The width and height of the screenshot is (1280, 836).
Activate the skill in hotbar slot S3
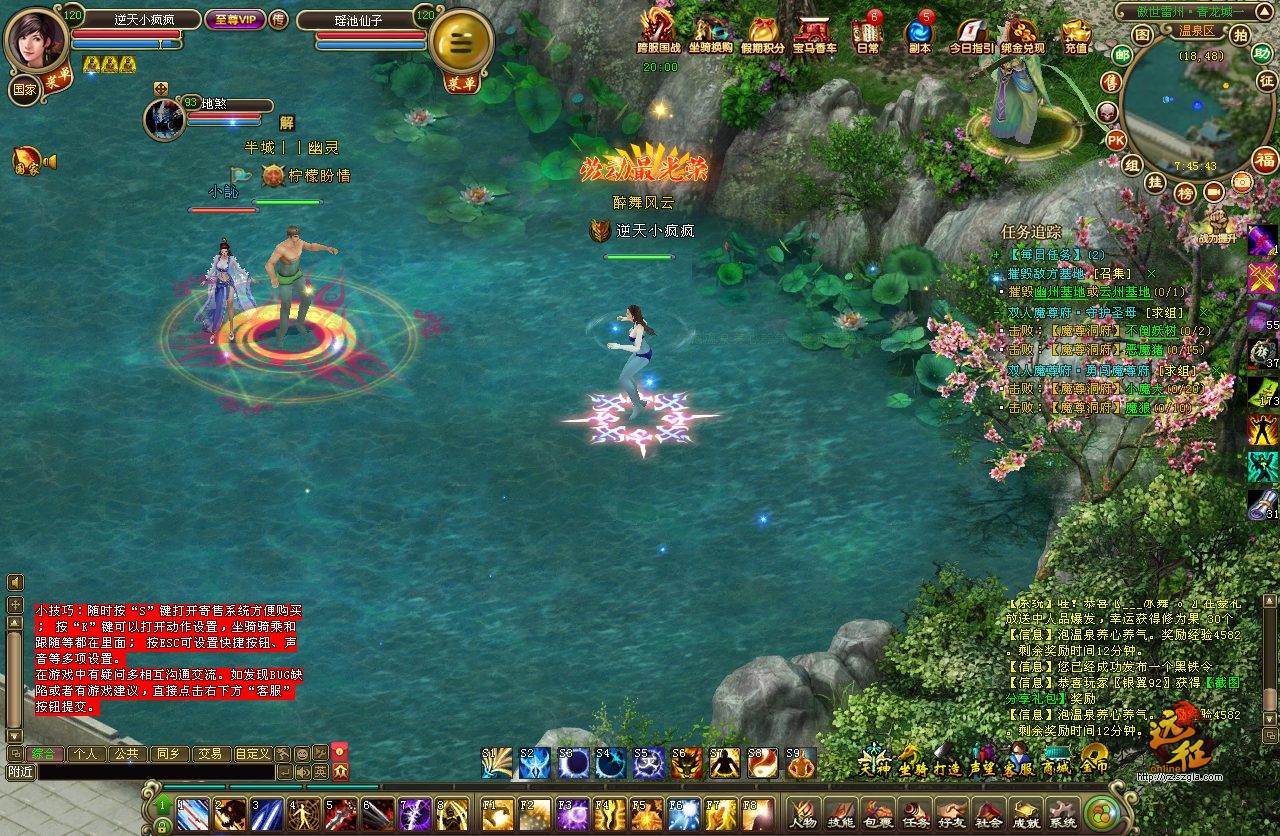pos(574,764)
